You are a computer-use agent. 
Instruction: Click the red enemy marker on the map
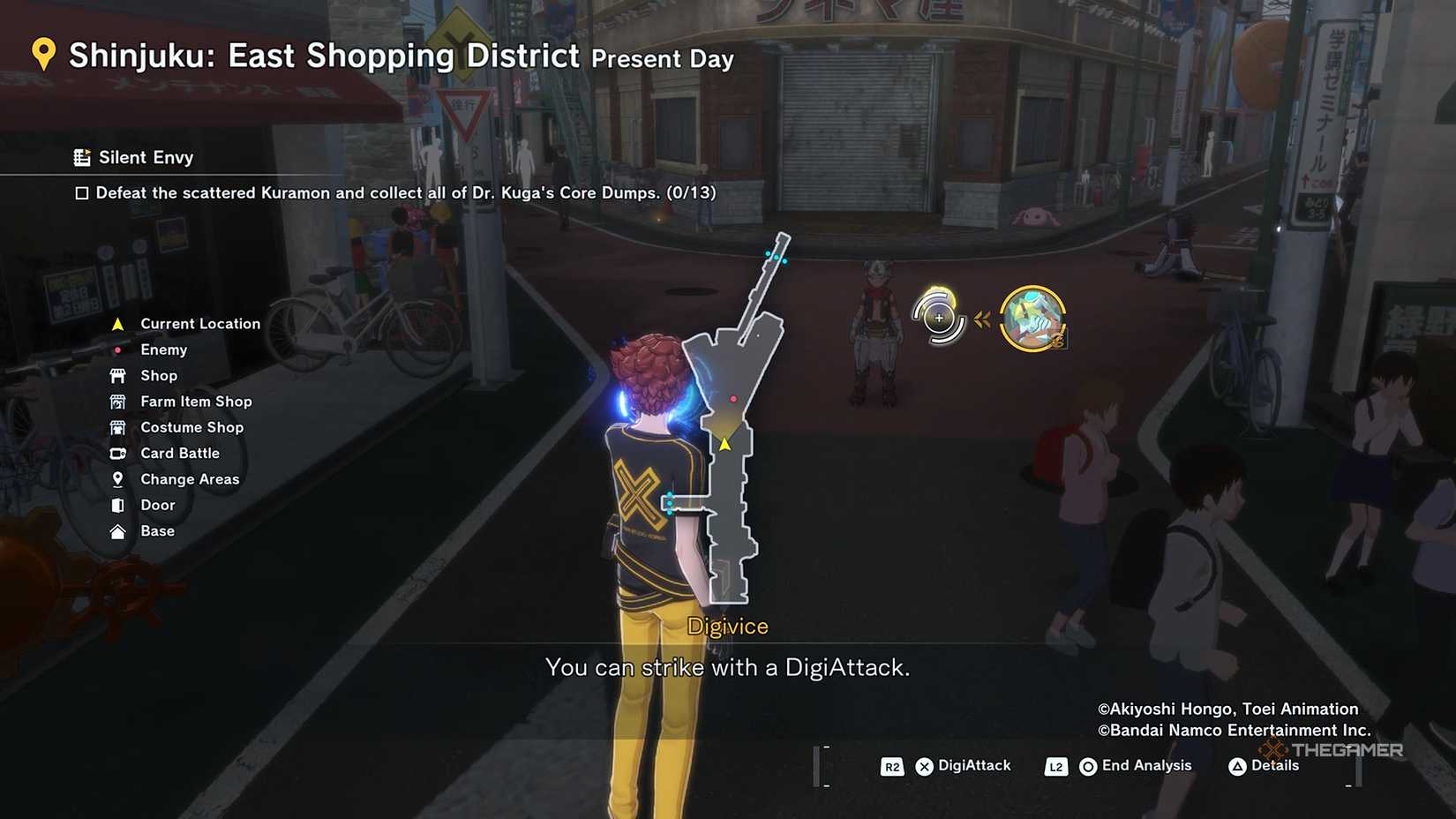pos(733,399)
